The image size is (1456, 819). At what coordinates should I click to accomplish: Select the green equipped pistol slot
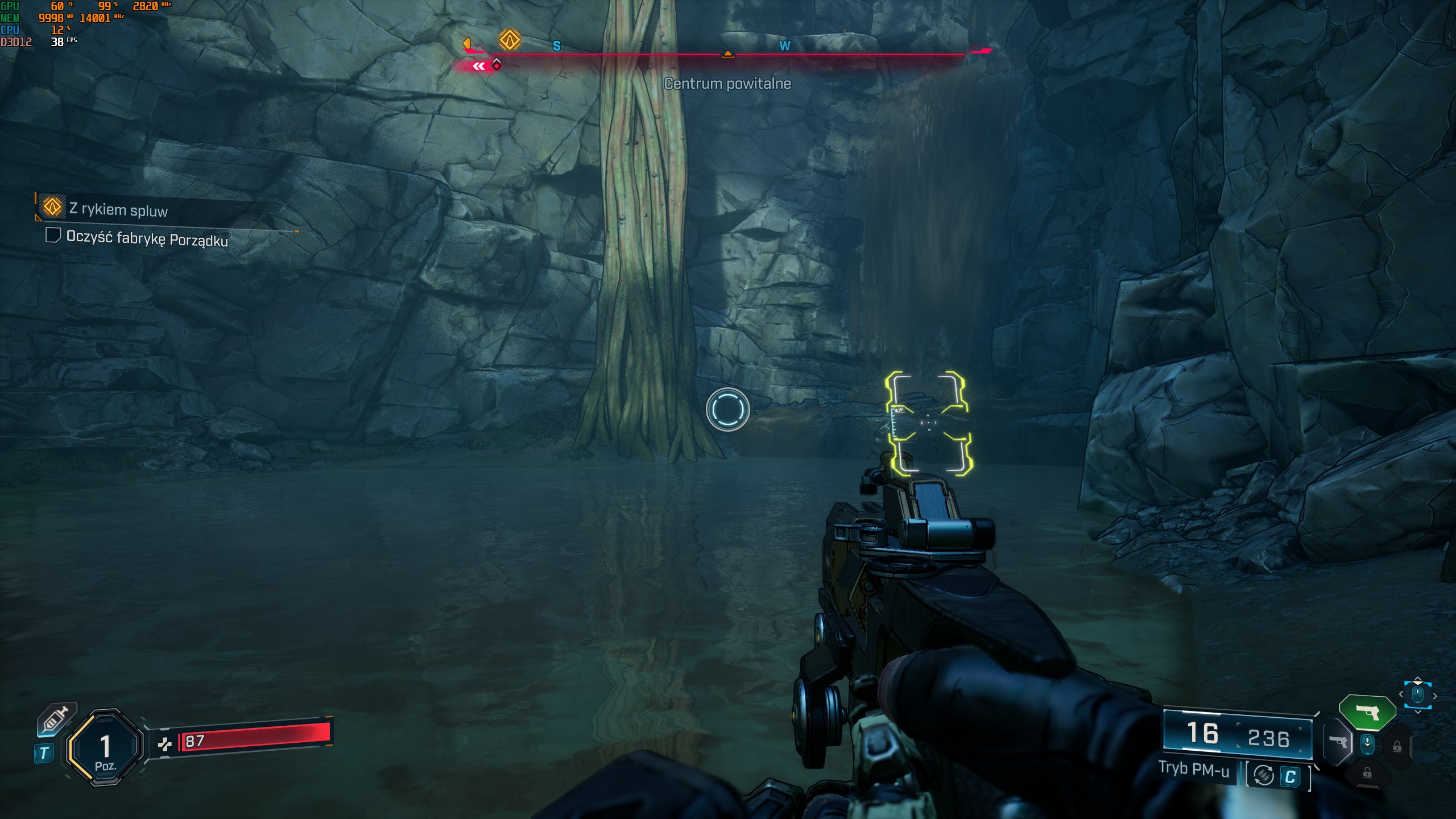click(1367, 712)
